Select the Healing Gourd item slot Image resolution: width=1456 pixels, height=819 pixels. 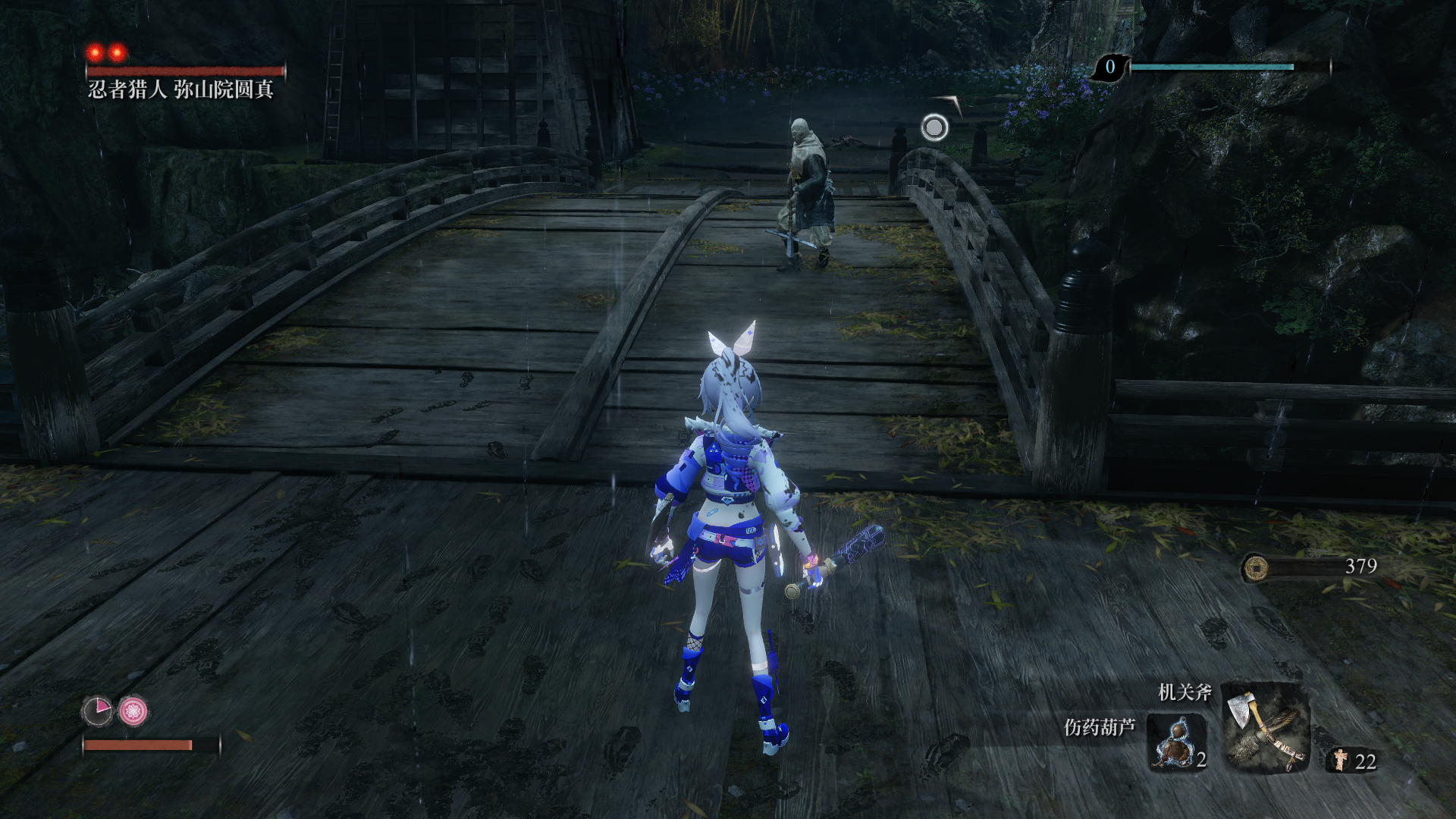pos(1176,742)
